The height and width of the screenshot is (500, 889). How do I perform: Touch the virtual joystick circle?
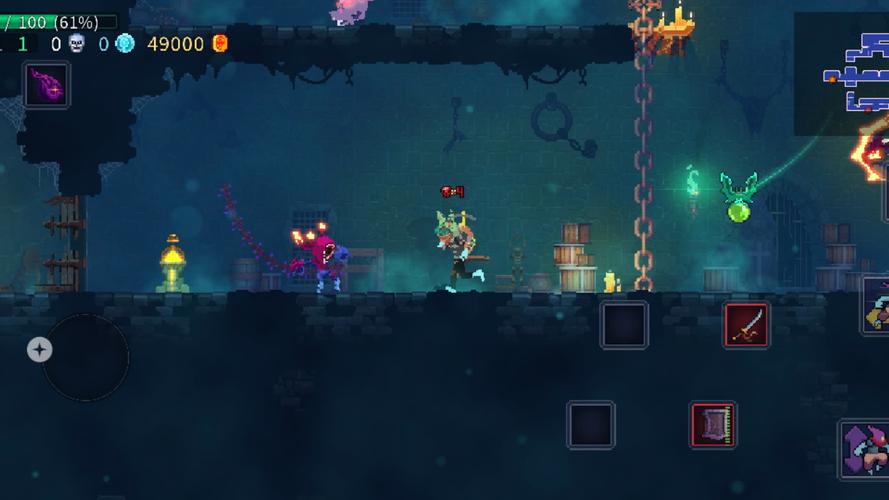tap(84, 357)
